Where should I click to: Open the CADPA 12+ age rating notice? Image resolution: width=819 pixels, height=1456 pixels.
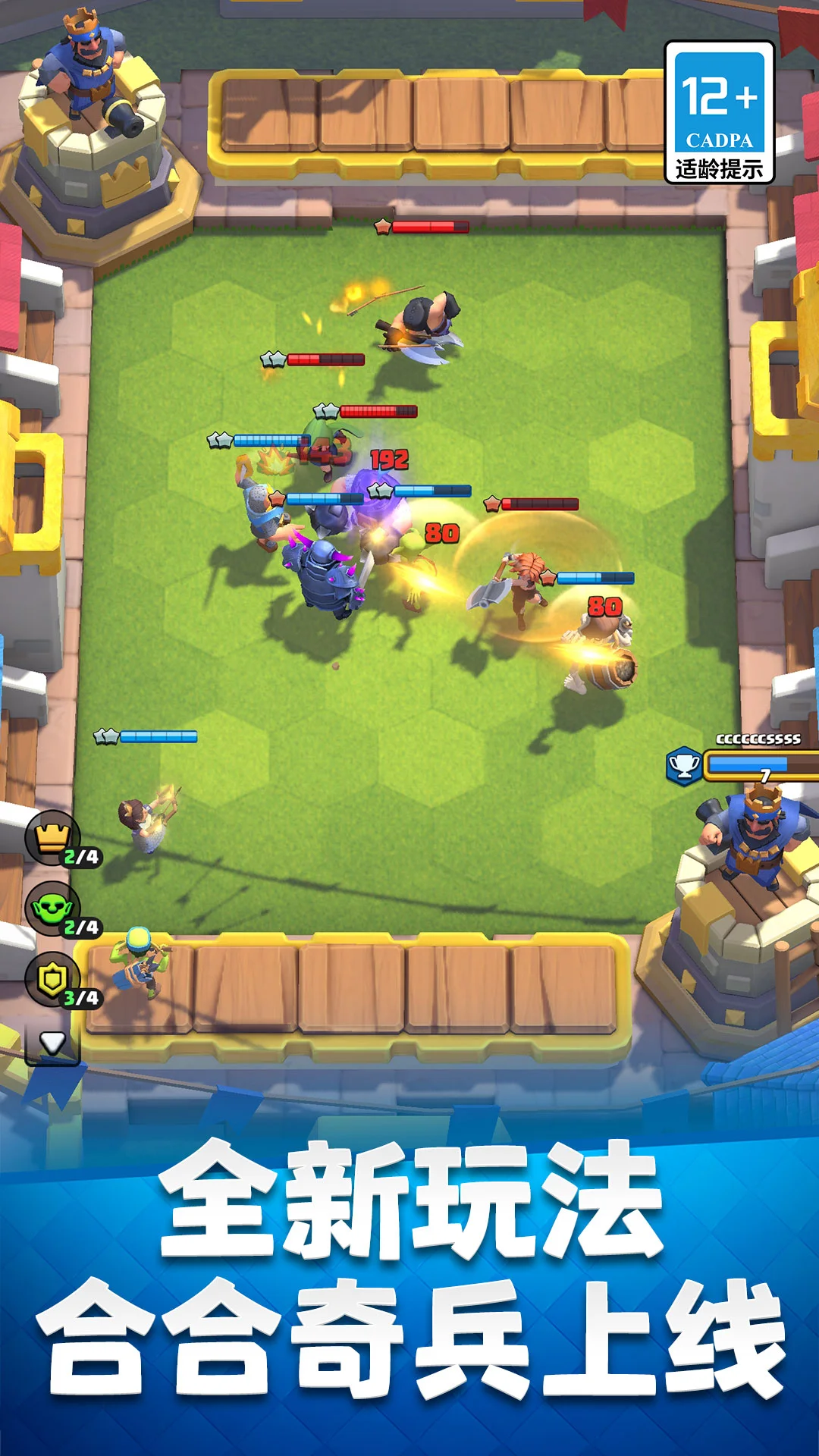tap(719, 112)
